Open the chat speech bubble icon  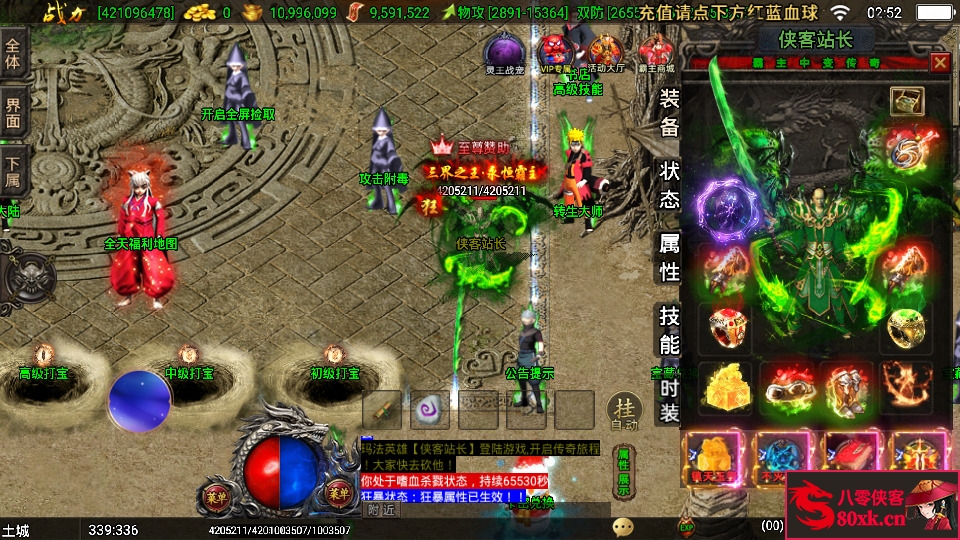tap(623, 526)
